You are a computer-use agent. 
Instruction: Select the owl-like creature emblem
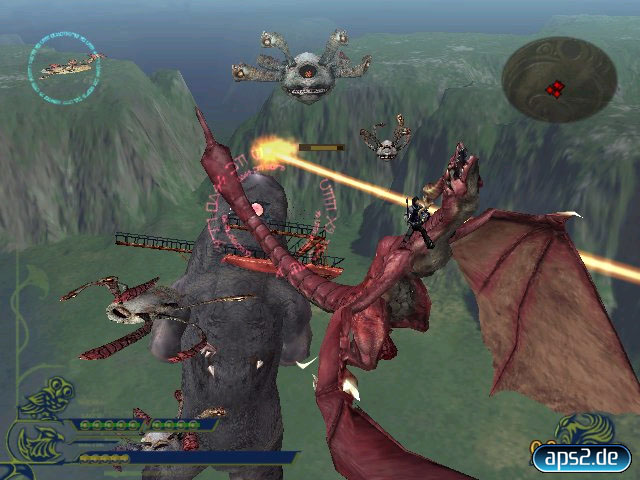(47, 398)
